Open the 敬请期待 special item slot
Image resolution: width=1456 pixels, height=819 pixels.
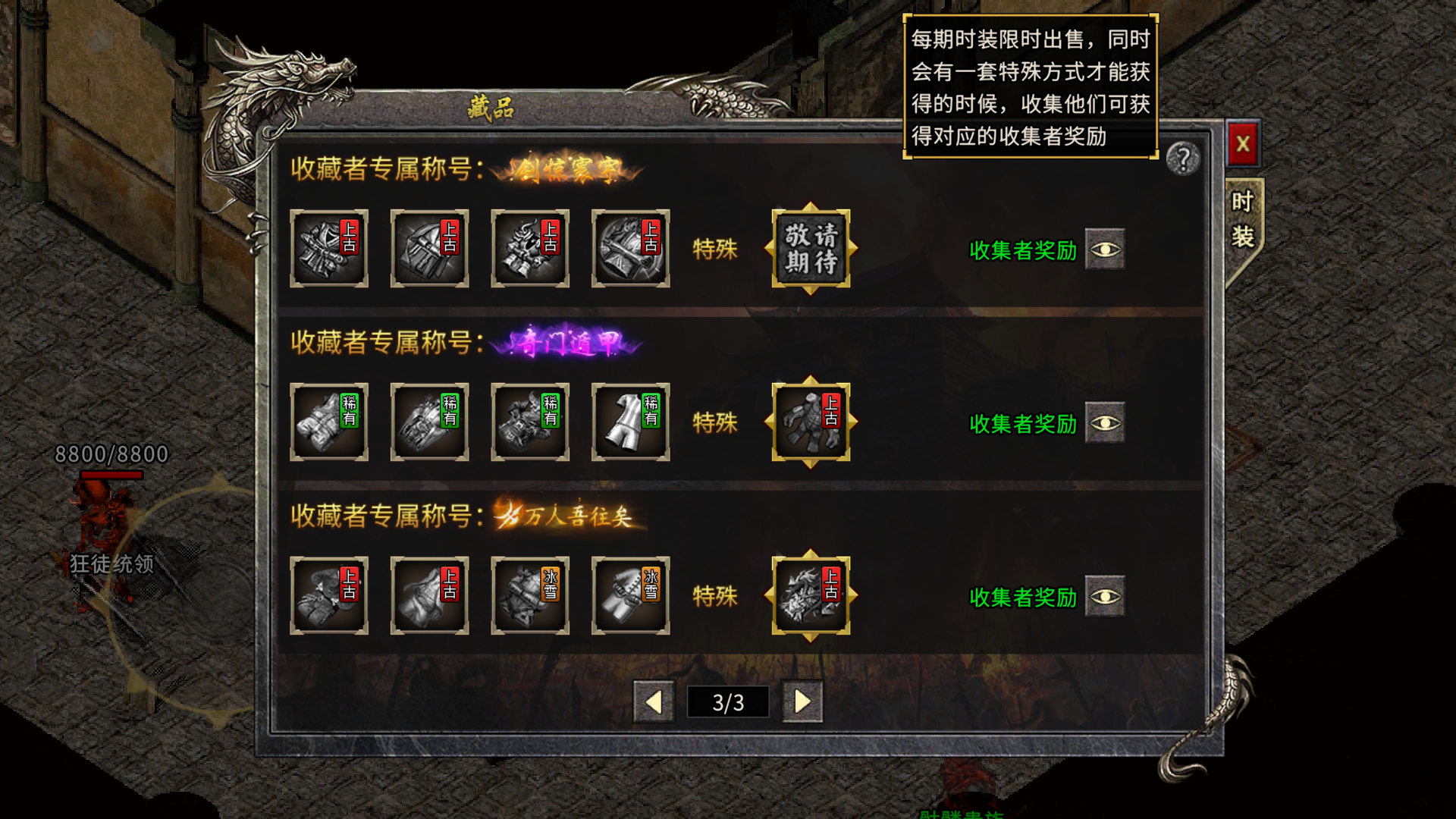(x=809, y=250)
